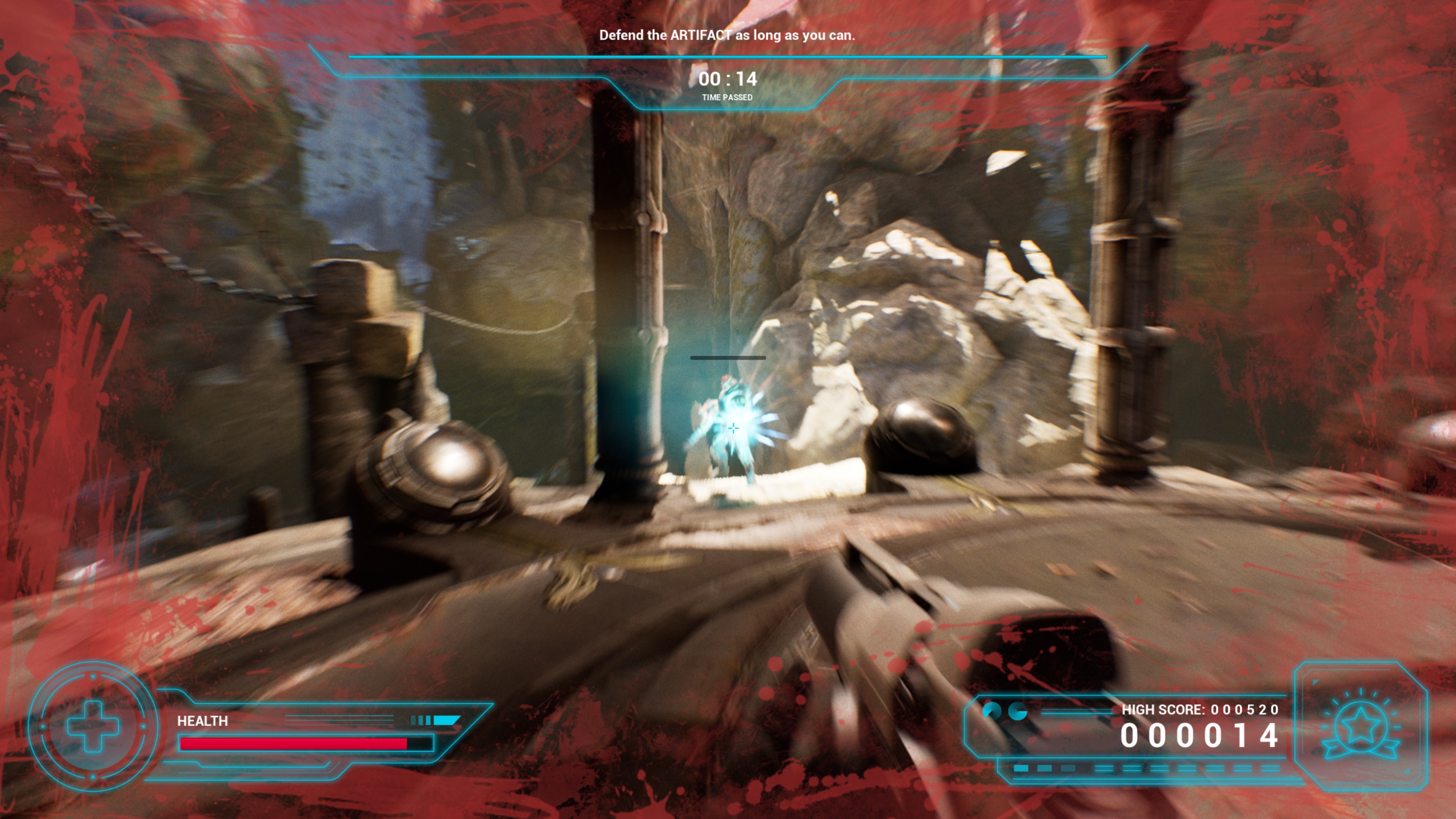
Task: Click the Defend the ARTIFACT objective text
Action: tap(727, 35)
